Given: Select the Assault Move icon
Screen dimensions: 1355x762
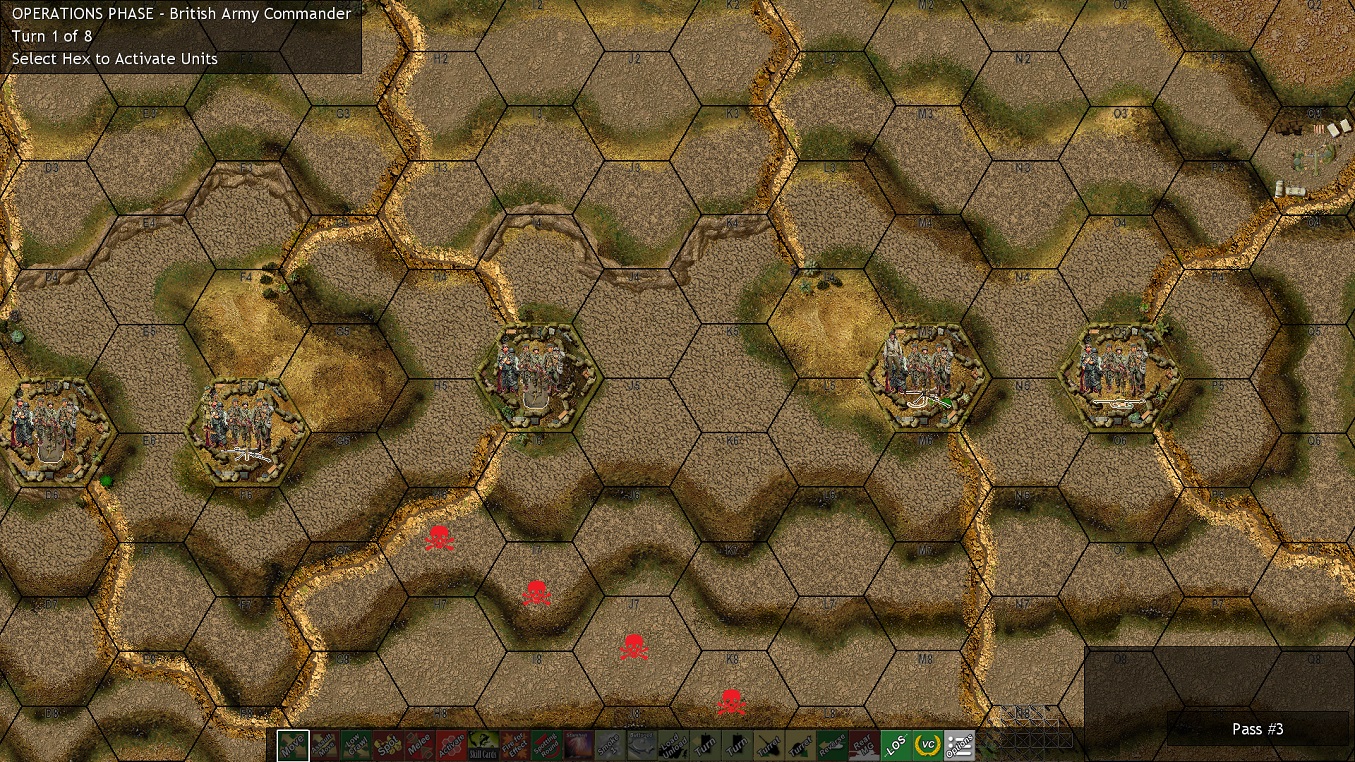Looking at the screenshot, I should [326, 745].
